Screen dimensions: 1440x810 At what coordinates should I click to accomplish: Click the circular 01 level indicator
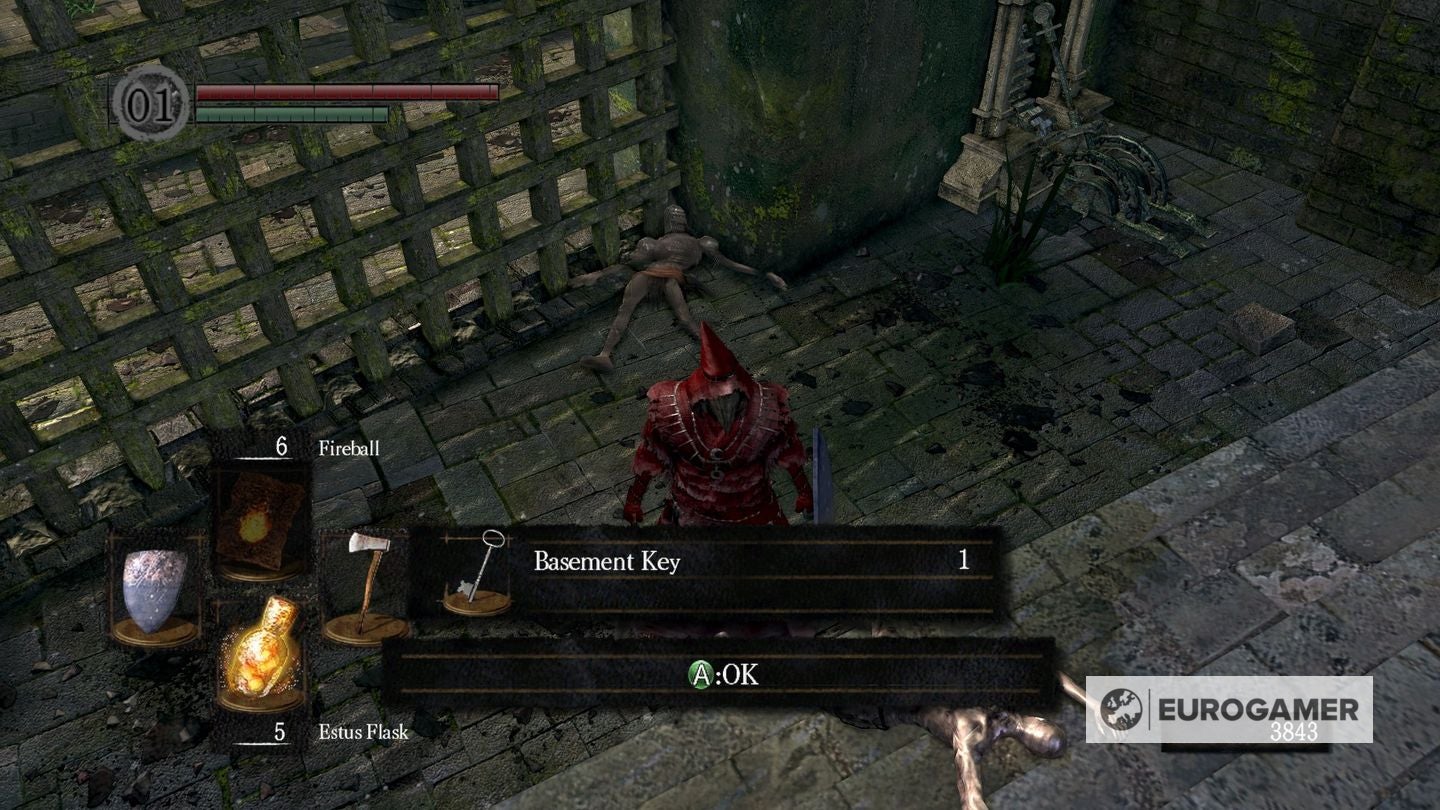pyautogui.click(x=151, y=99)
